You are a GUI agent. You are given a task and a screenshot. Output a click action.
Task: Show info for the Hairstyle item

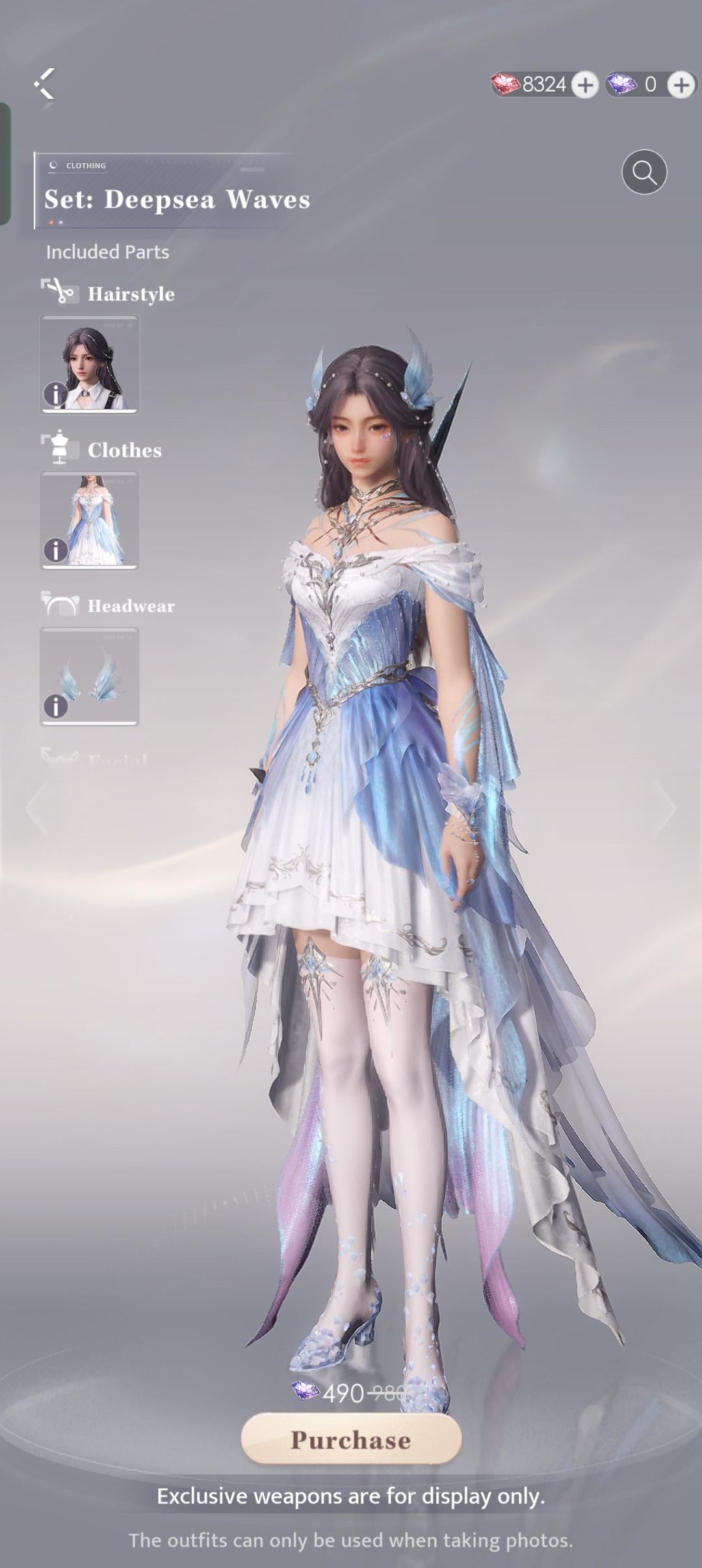click(x=55, y=394)
